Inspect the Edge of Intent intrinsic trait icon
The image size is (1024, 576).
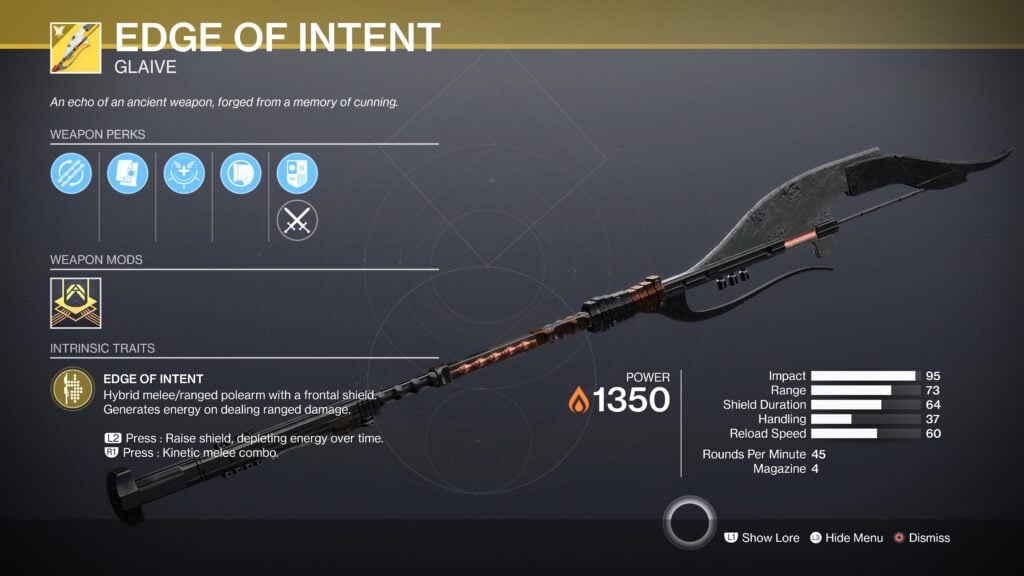point(72,389)
